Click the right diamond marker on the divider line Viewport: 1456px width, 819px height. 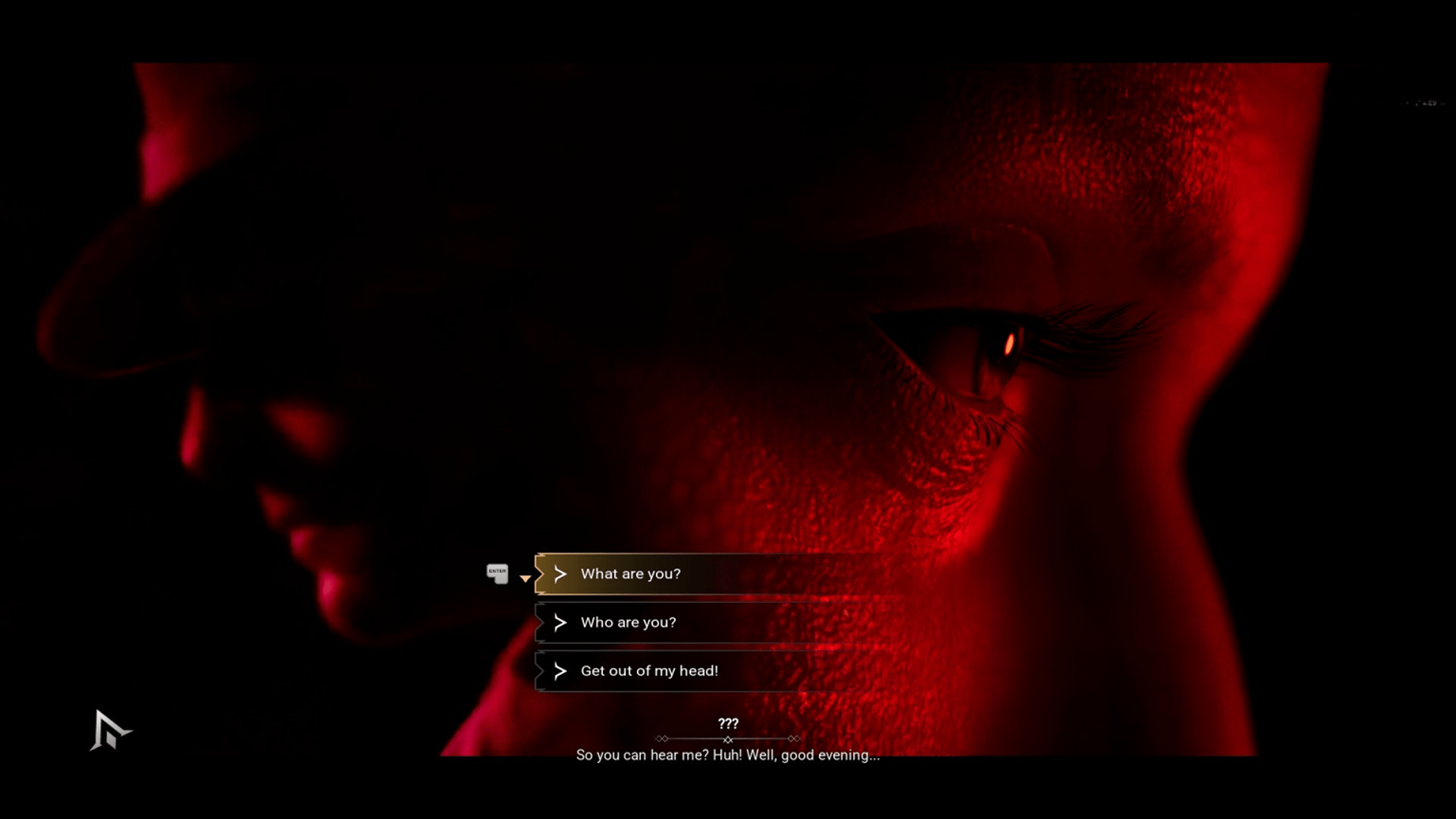pyautogui.click(x=795, y=738)
